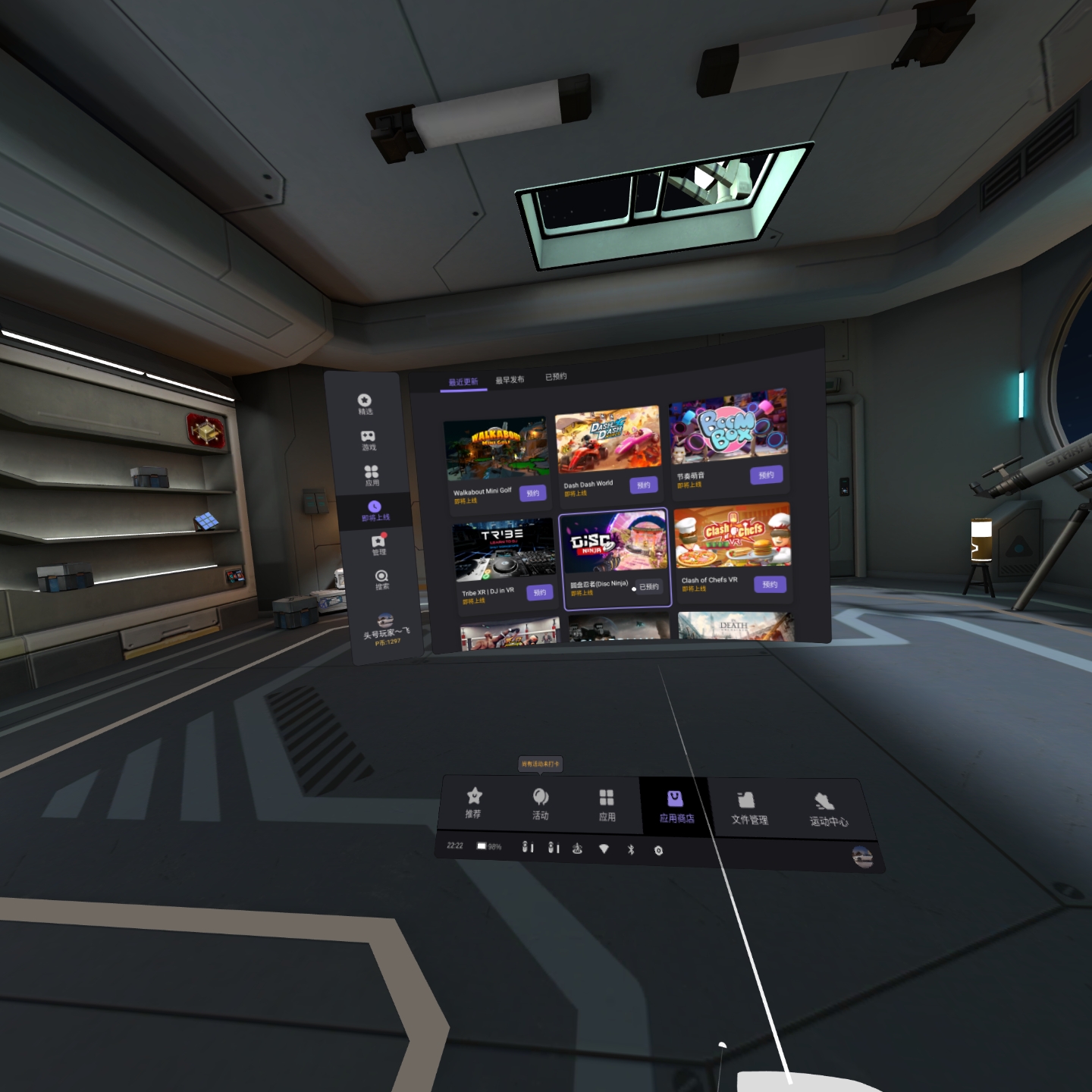Image resolution: width=1092 pixels, height=1092 pixels.
Task: Open the user avatar in the dock
Action: coord(862,857)
